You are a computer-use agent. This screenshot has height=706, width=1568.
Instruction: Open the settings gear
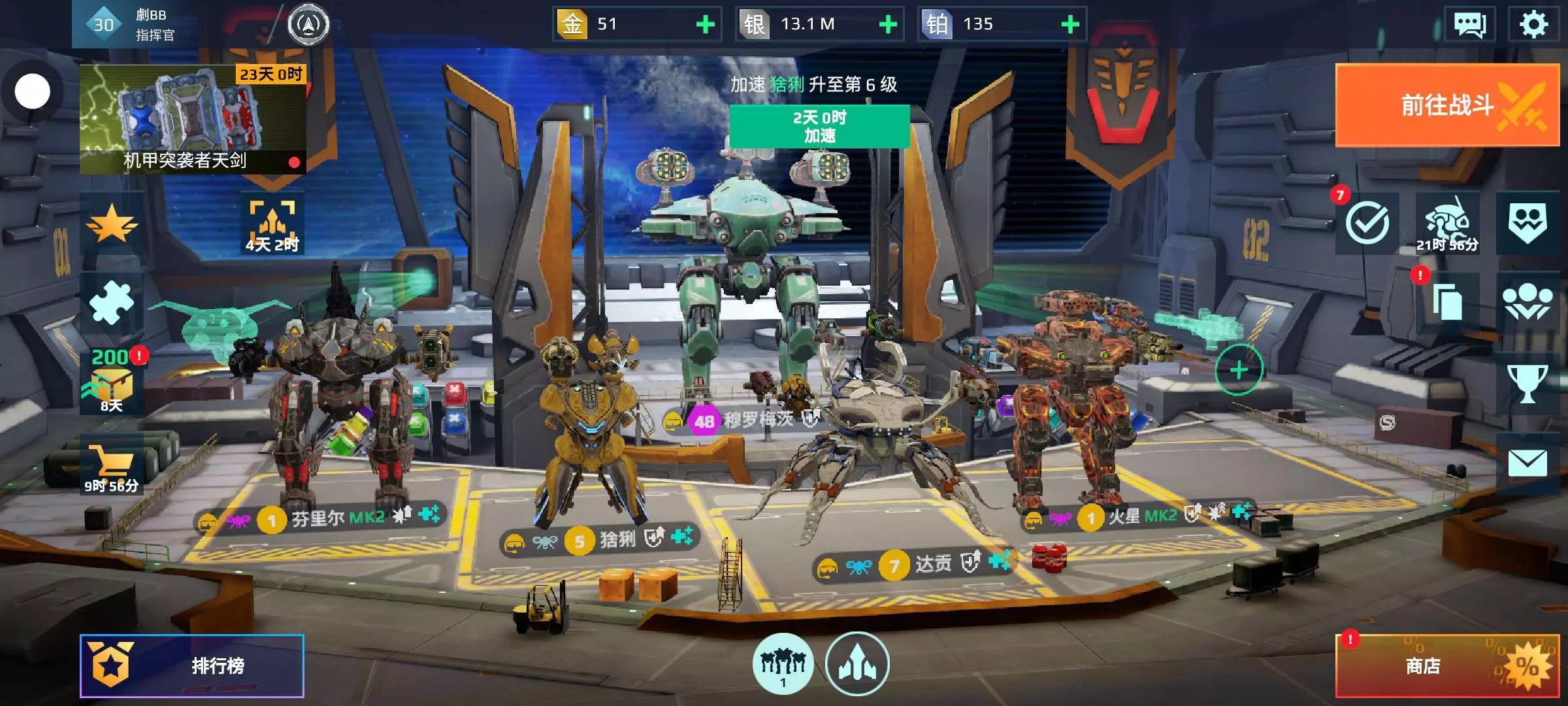1533,25
